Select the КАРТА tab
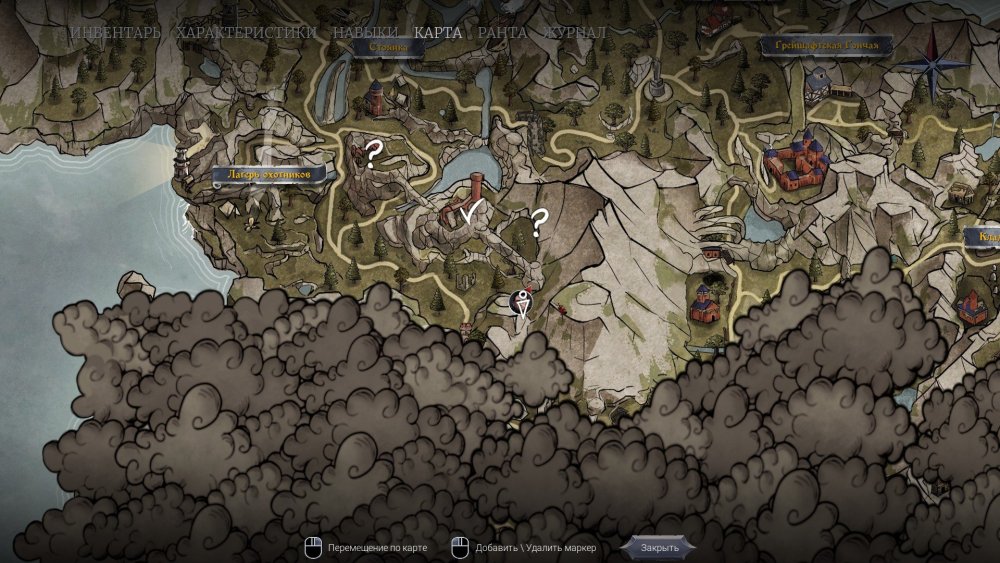Screen dimensions: 1000x563 pyautogui.click(x=438, y=32)
